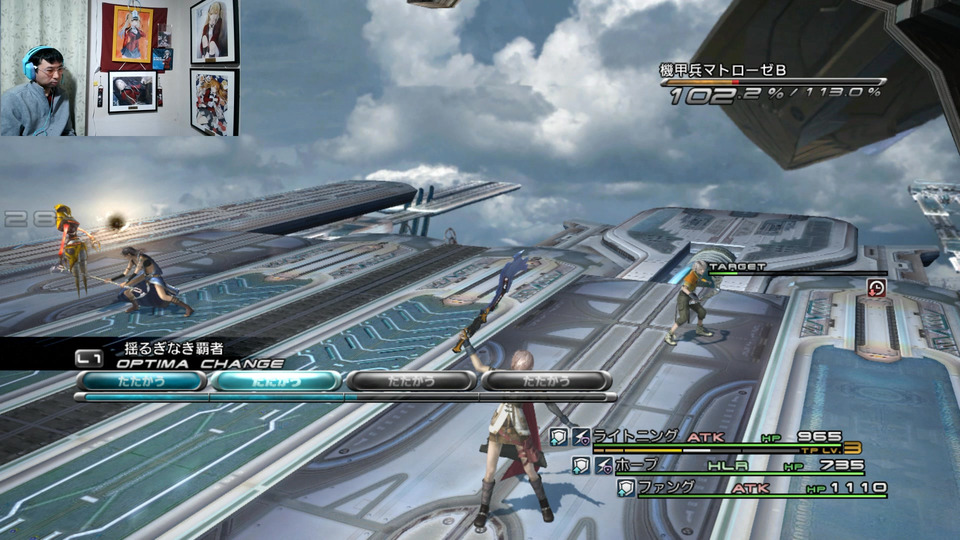Select the enemy name 機甲兵マトローゼB

722,70
